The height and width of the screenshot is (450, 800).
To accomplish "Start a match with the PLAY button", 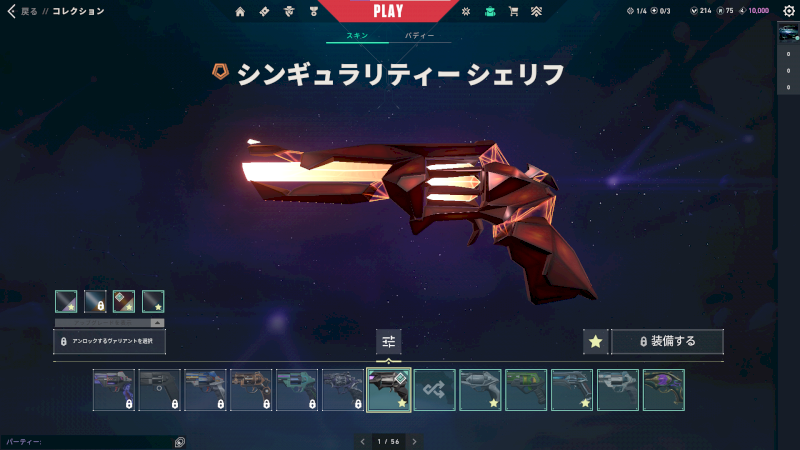I will 388,11.
